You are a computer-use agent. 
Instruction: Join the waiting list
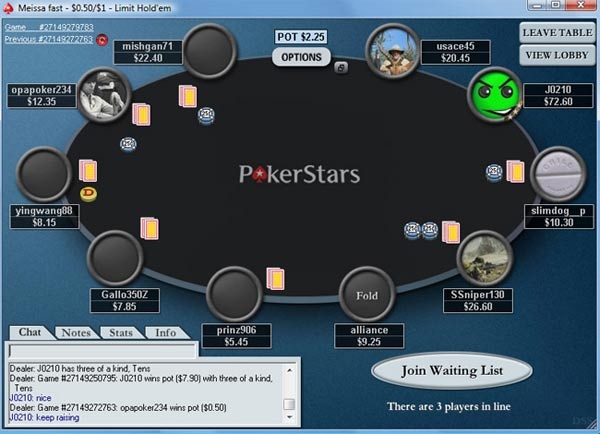coord(452,371)
